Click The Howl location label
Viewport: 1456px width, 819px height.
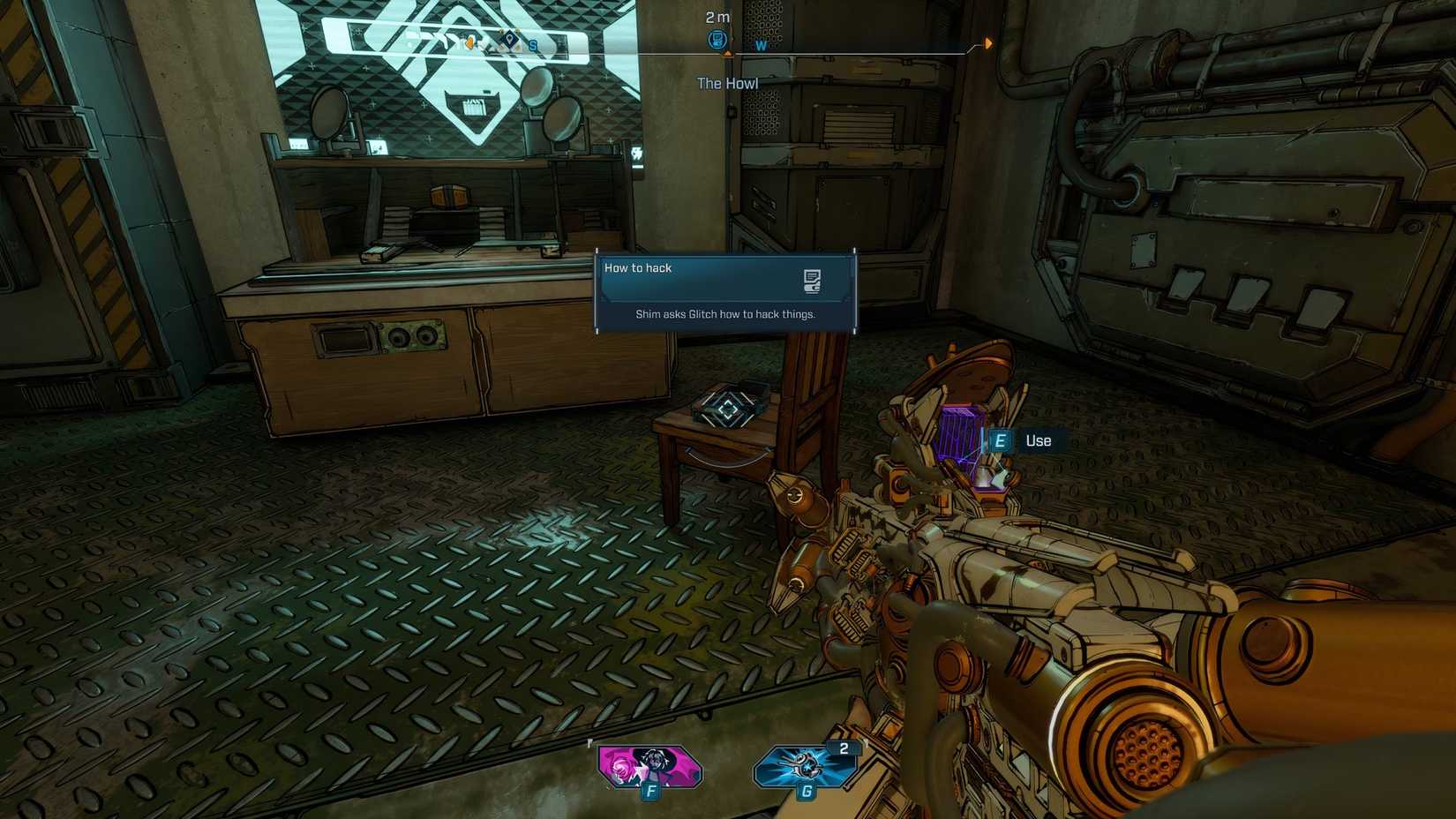click(x=726, y=83)
